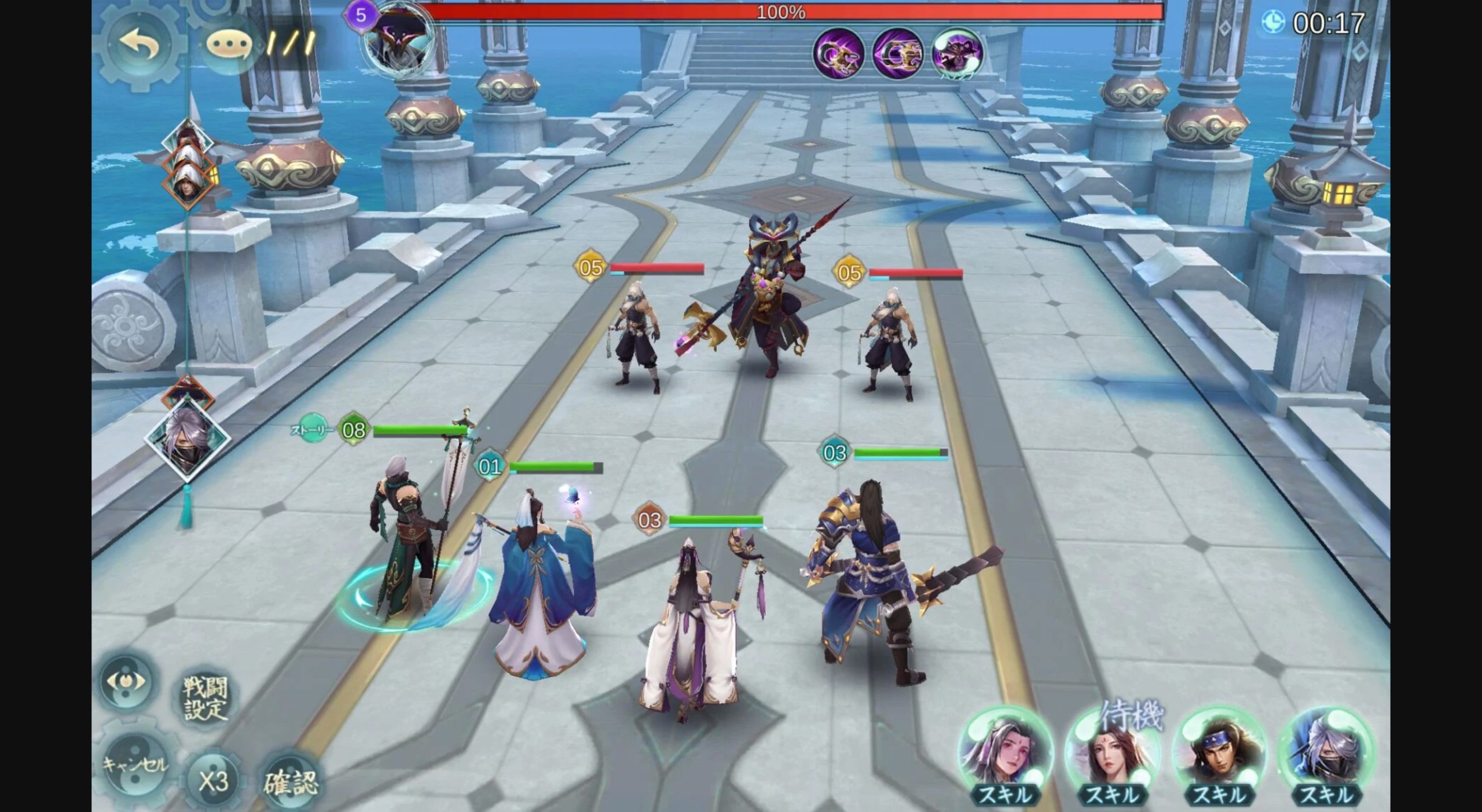Open the 戦闘設定 battle settings
The height and width of the screenshot is (812, 1482).
[206, 698]
